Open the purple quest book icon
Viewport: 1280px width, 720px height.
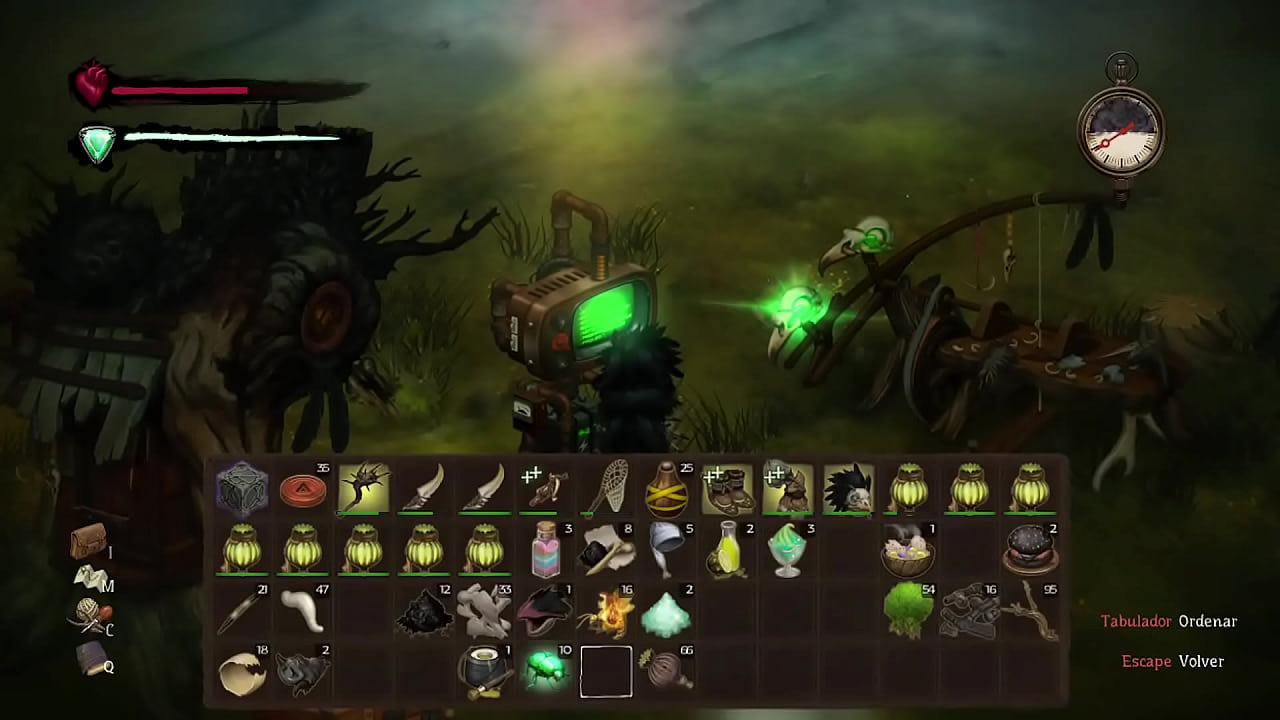(x=90, y=658)
